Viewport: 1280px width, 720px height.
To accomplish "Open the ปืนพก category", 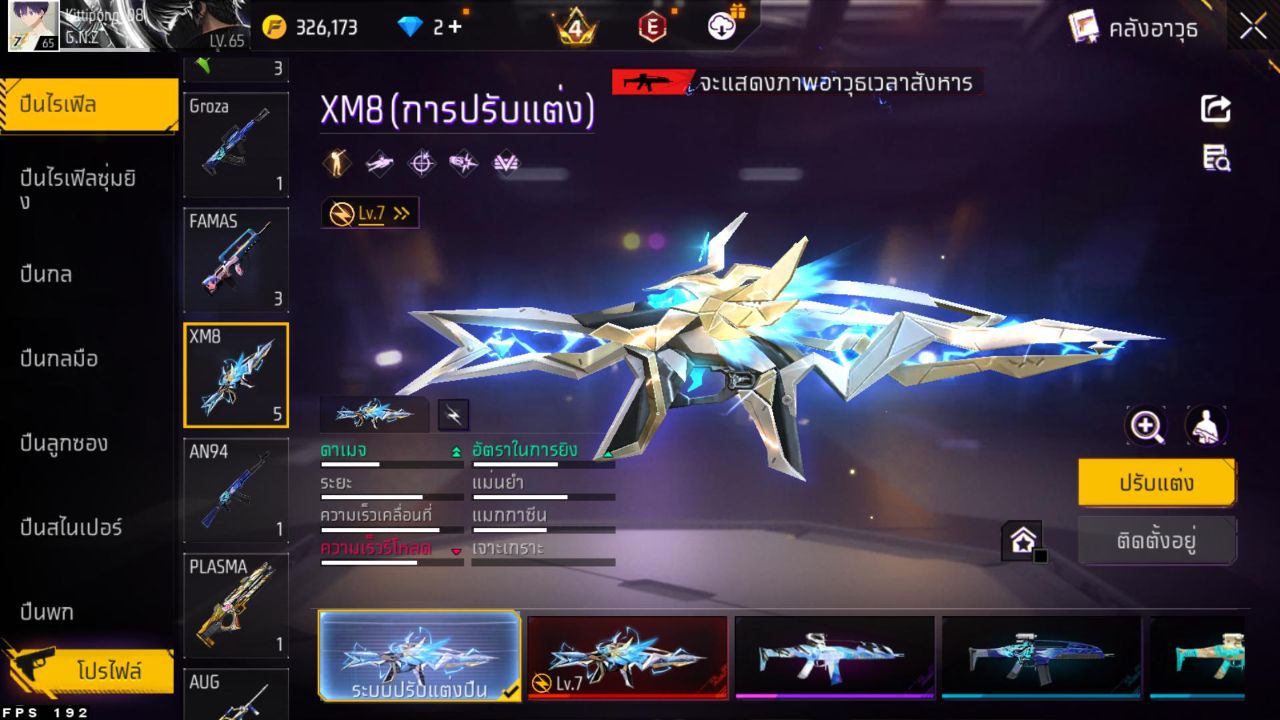I will 47,611.
